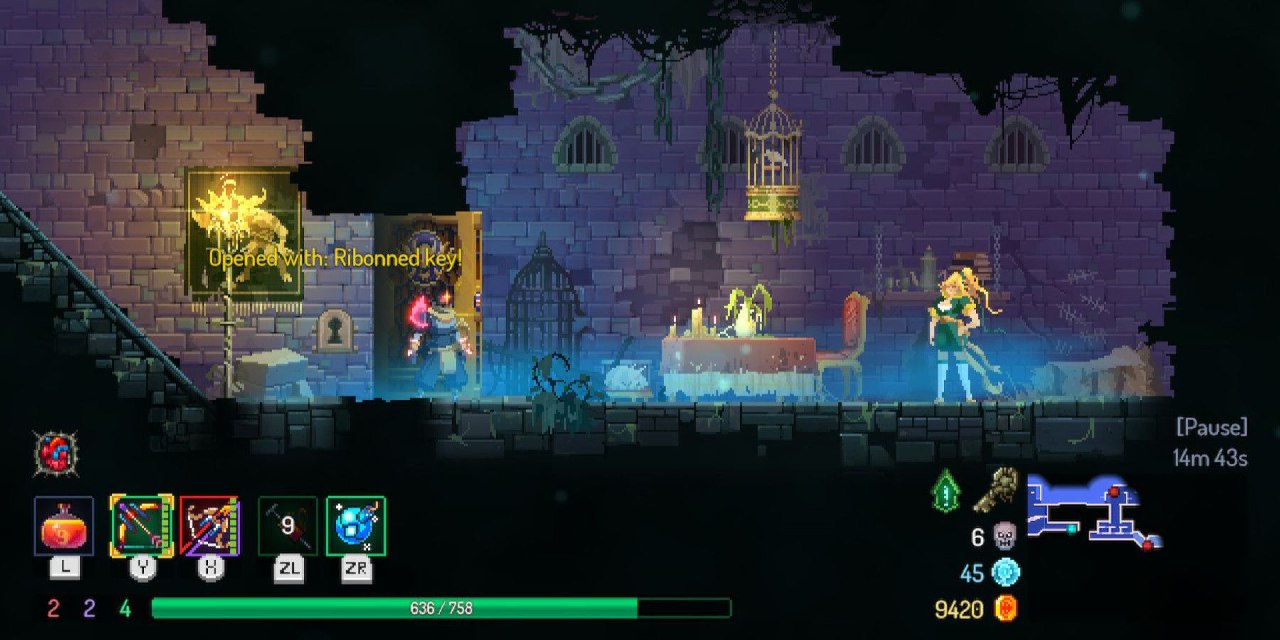1280x640 pixels.
Task: Inspect the spiky red mutation icon
Action: point(55,453)
